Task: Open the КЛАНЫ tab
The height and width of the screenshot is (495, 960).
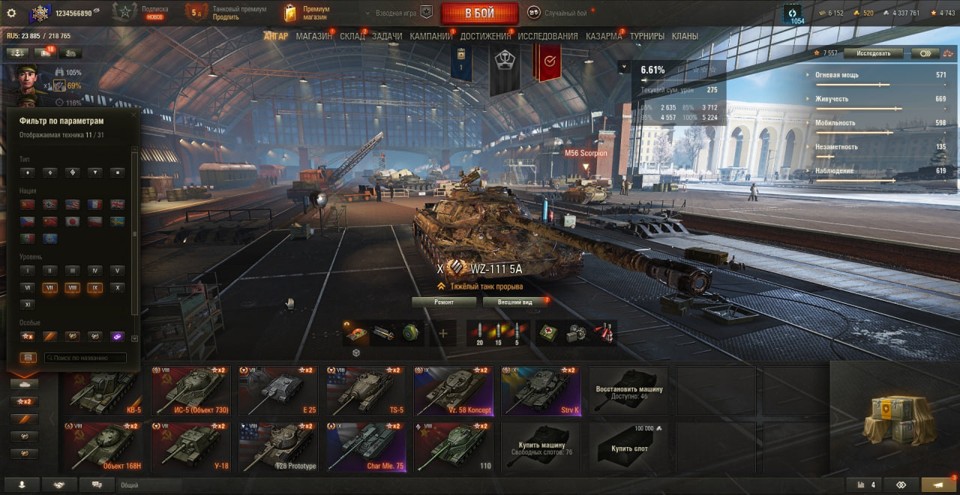Action: coord(685,36)
